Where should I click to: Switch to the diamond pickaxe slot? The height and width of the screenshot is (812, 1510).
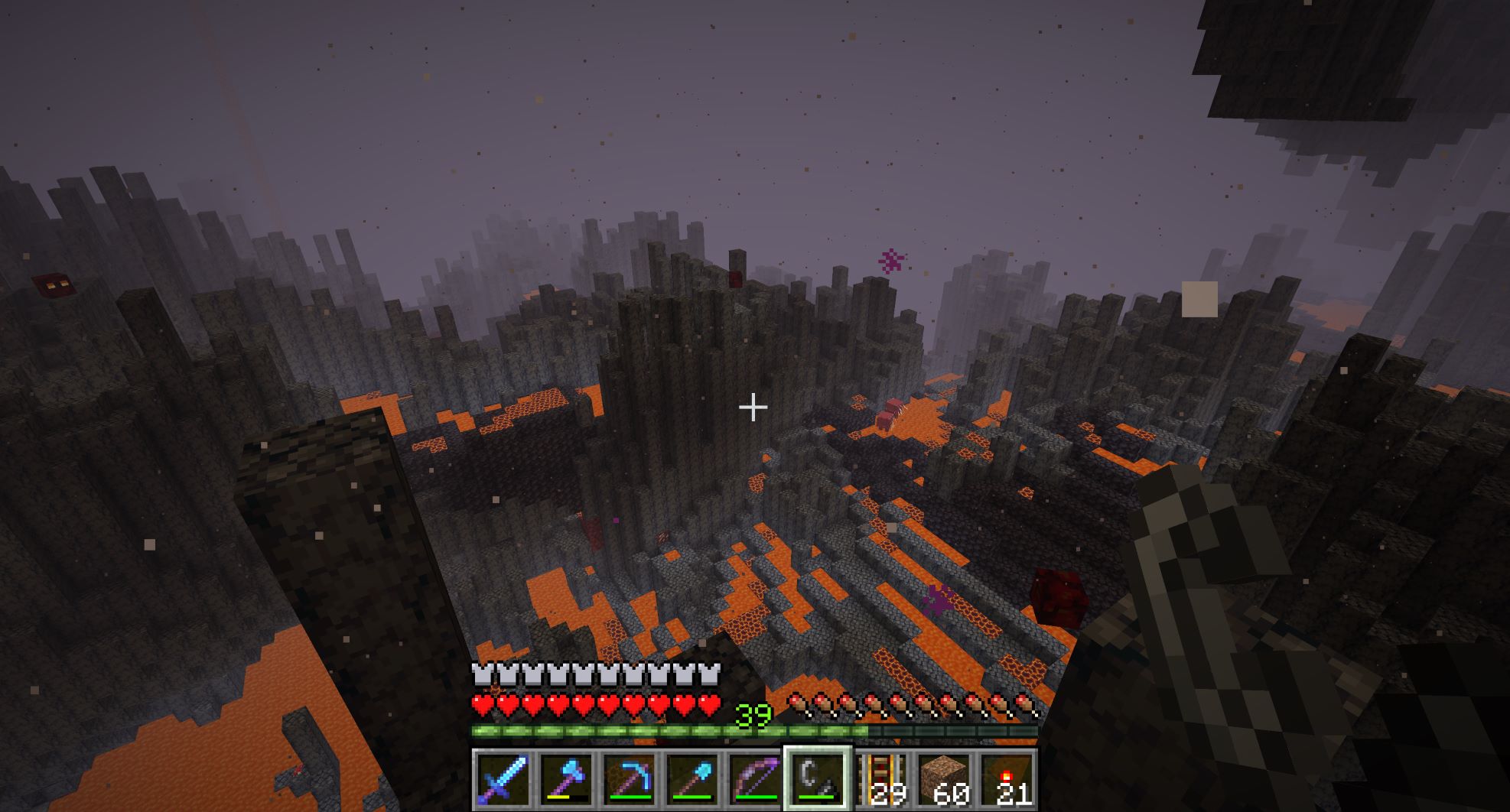click(x=629, y=779)
